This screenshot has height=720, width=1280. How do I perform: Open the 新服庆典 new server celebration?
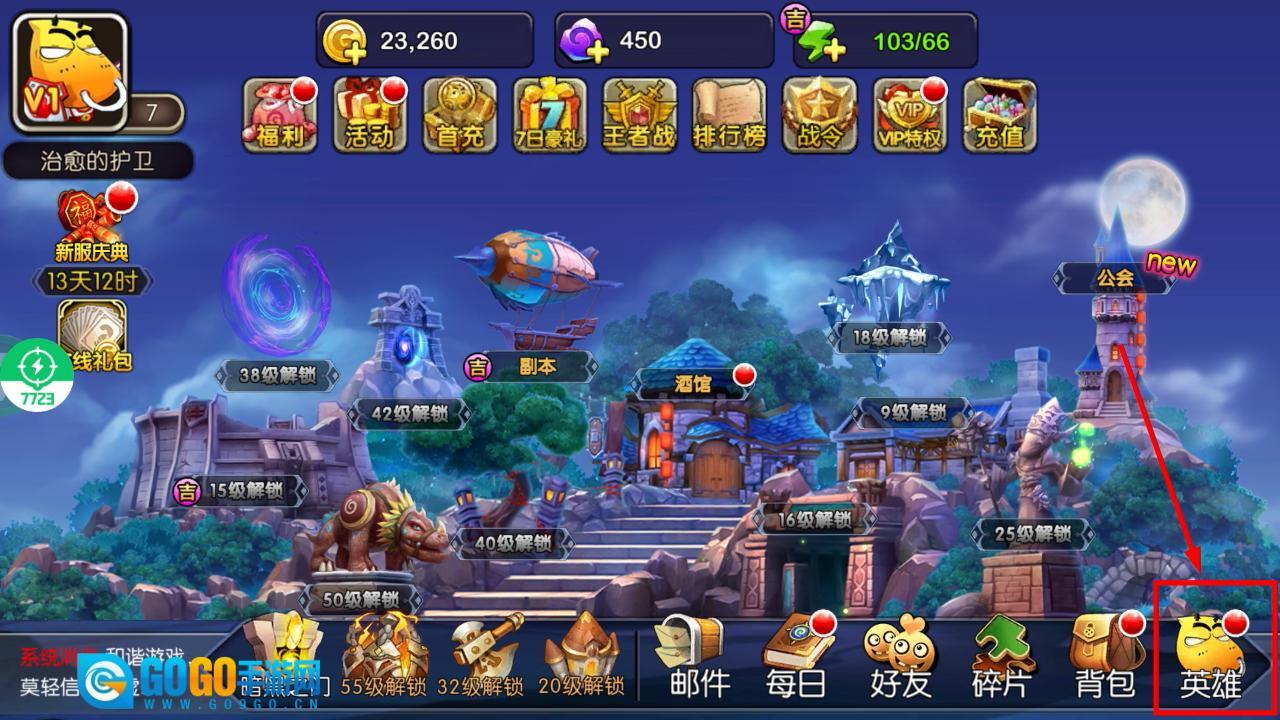(x=92, y=225)
